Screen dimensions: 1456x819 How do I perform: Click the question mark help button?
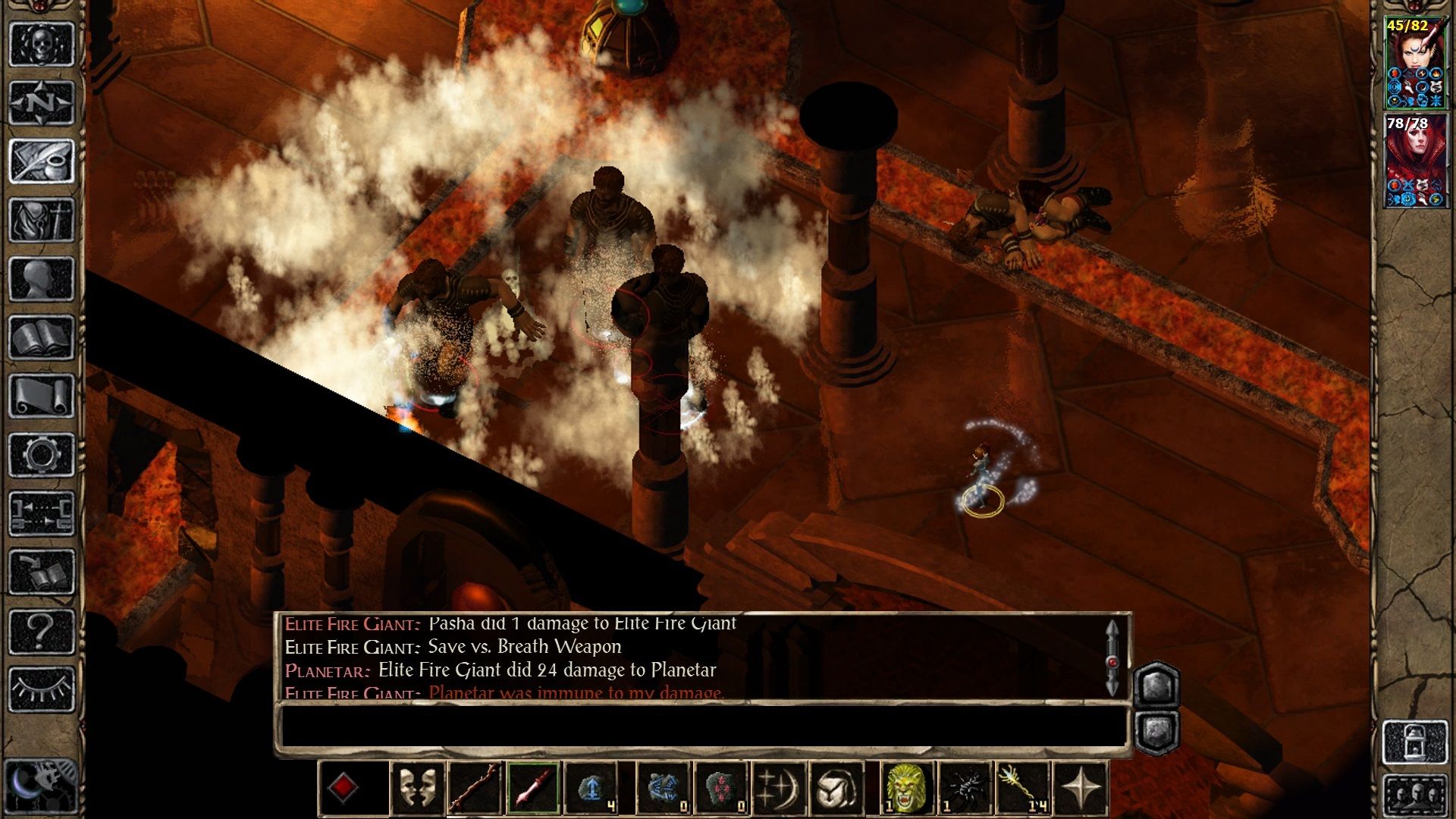pyautogui.click(x=42, y=631)
